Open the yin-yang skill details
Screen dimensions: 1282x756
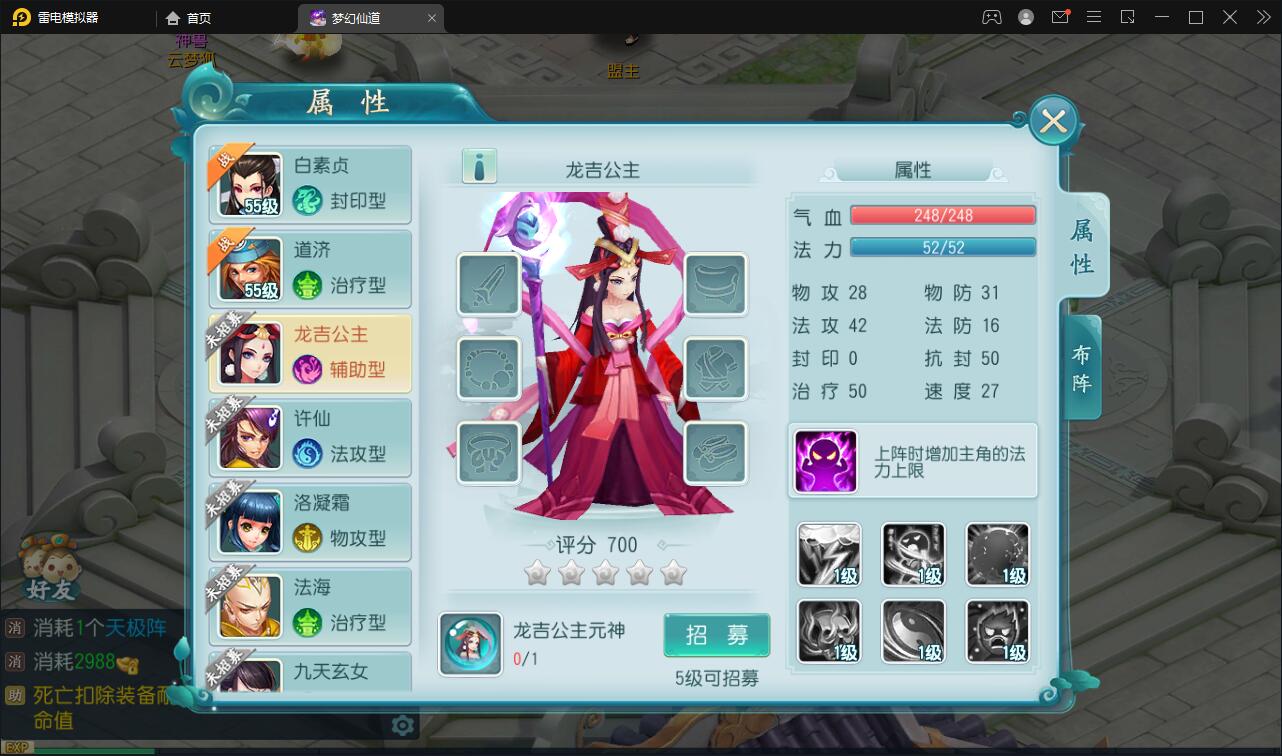pos(913,631)
